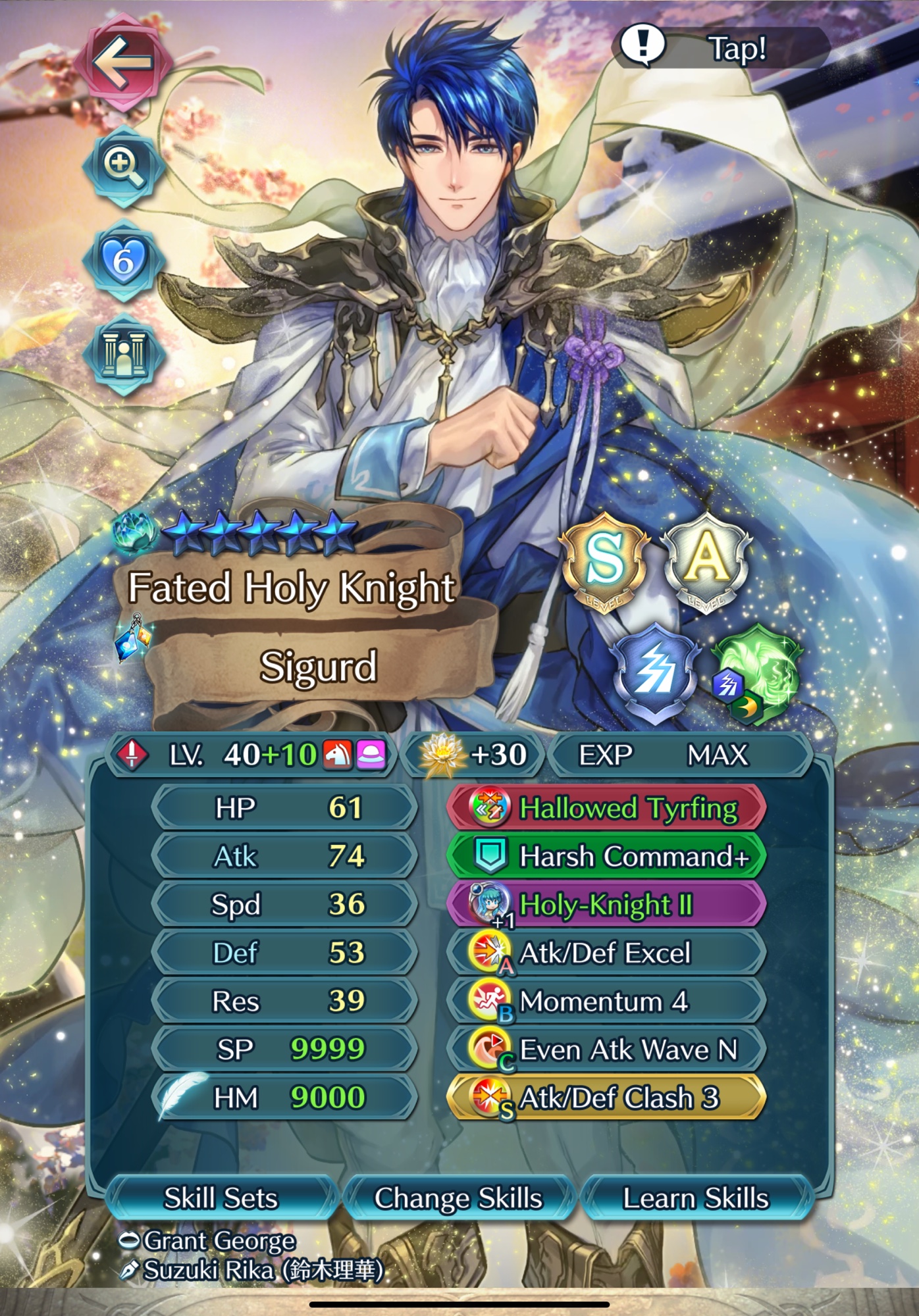919x1316 pixels.
Task: Open the Learn Skills menu
Action: [696, 1198]
